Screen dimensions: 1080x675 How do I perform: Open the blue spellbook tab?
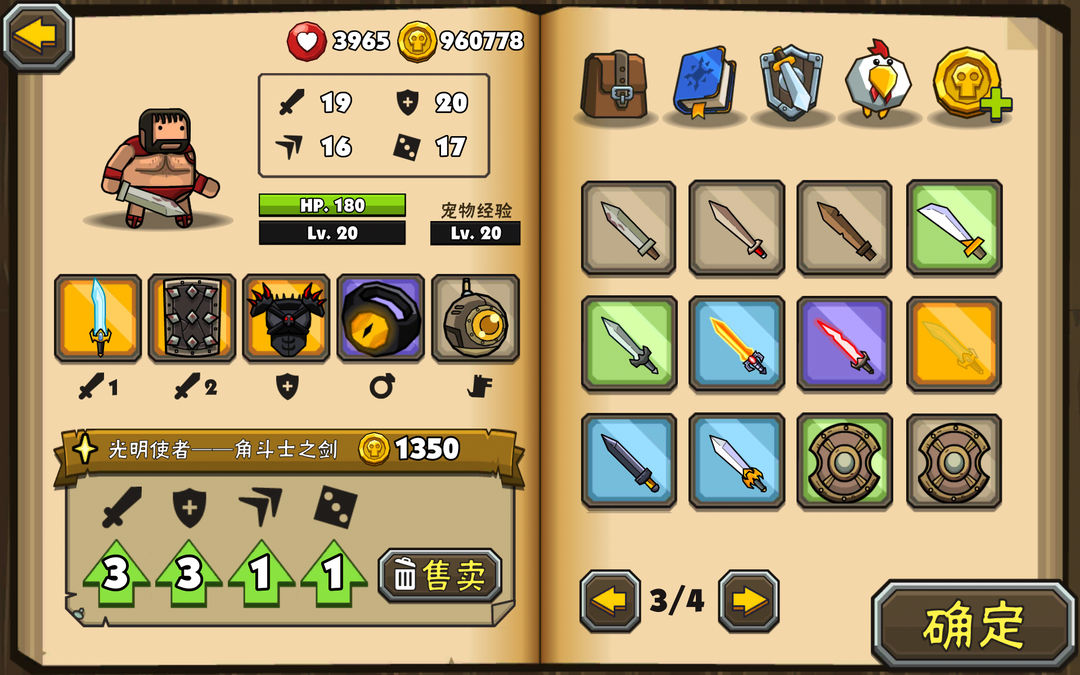[704, 83]
